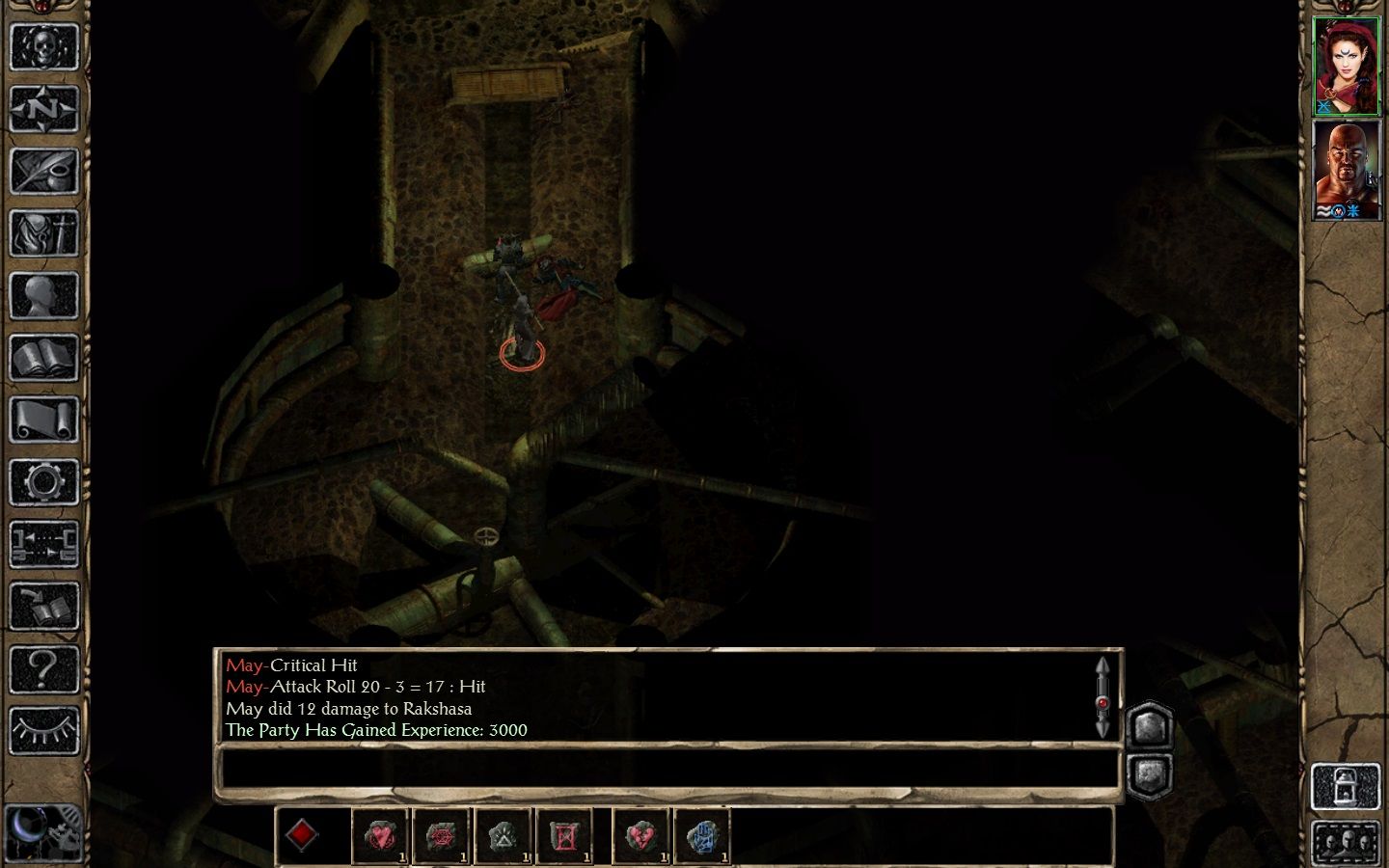The image size is (1389, 868).
Task: Open the inventory screen
Action: pyautogui.click(x=43, y=233)
